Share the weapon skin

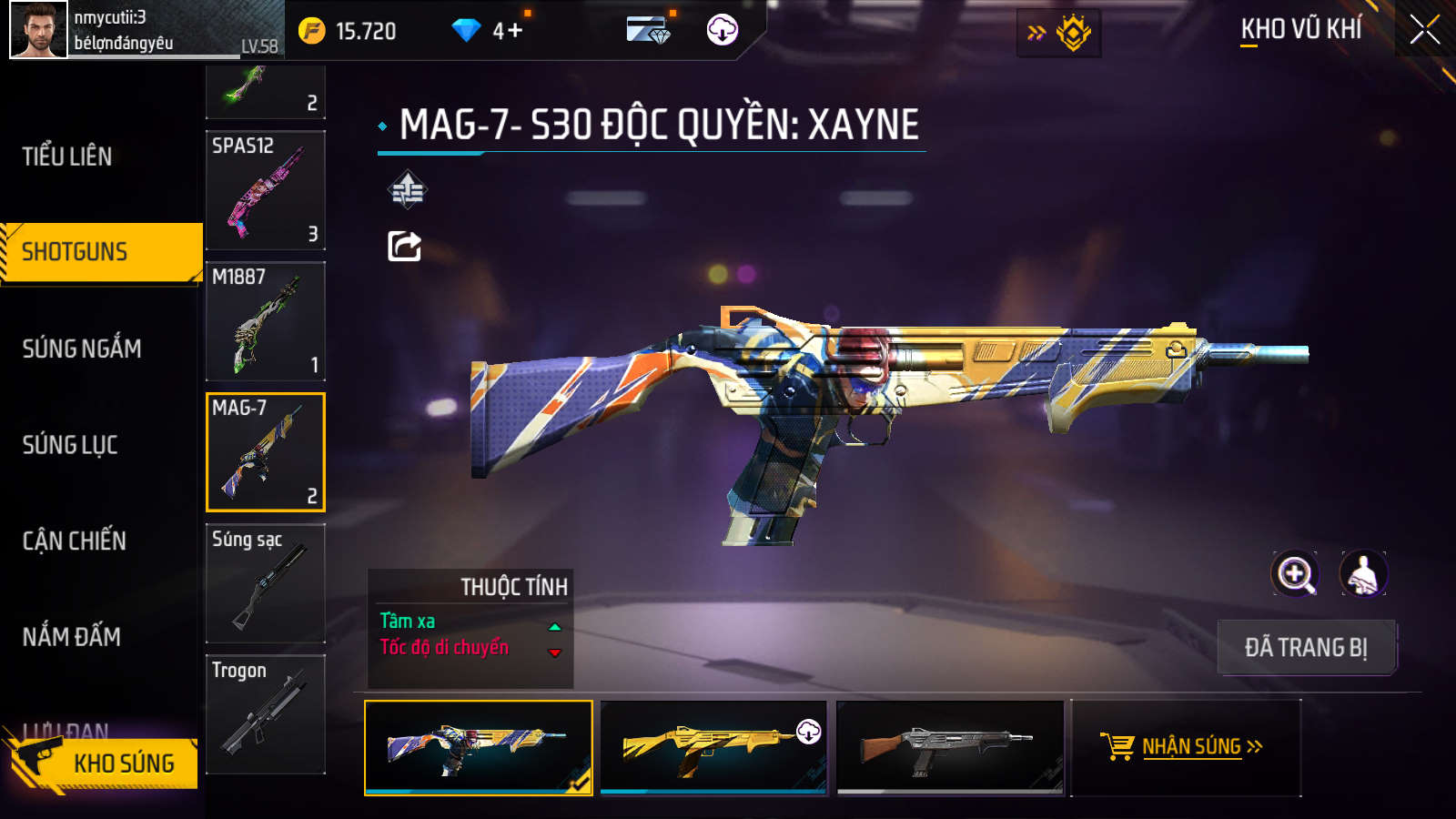coord(405,246)
